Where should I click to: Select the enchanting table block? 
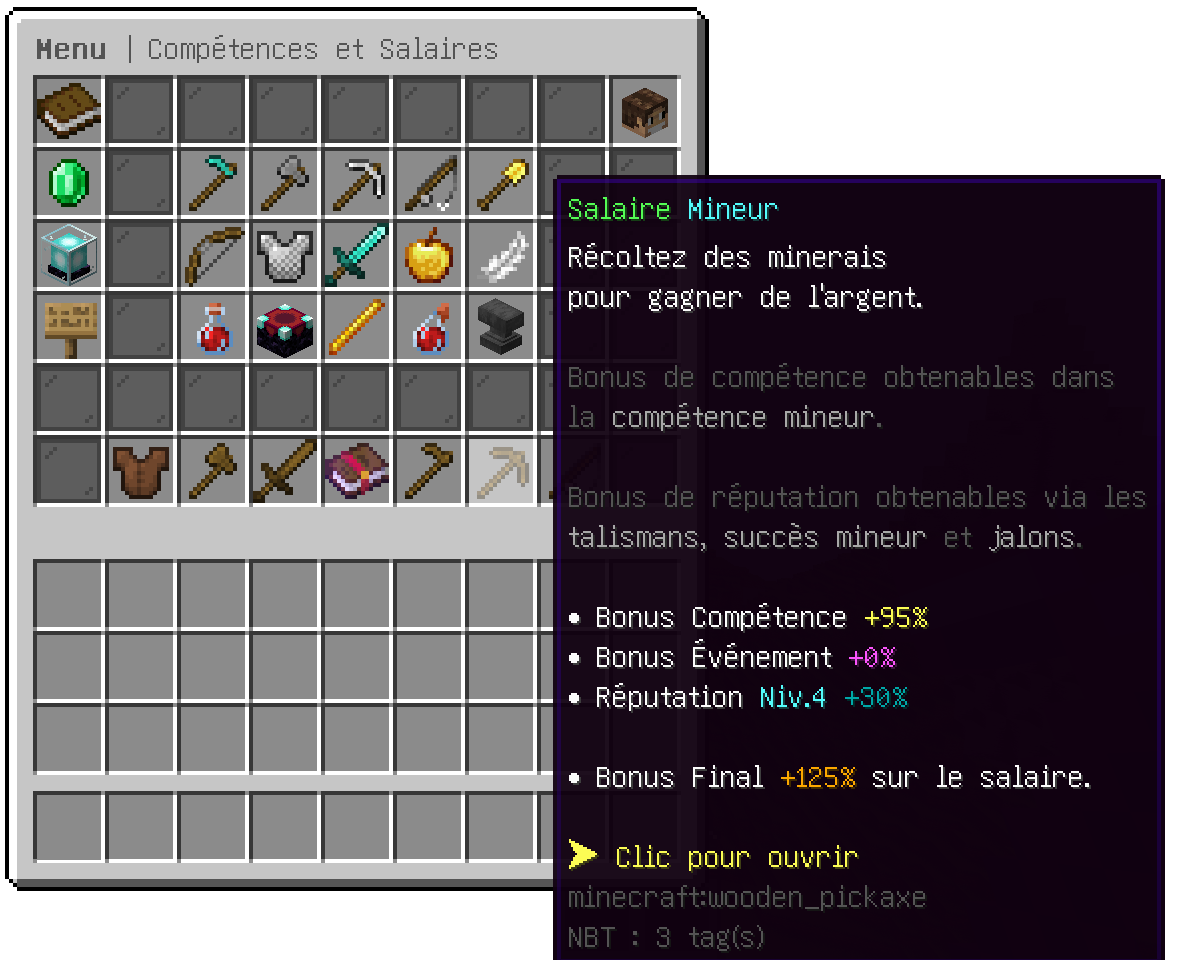pyautogui.click(x=285, y=327)
